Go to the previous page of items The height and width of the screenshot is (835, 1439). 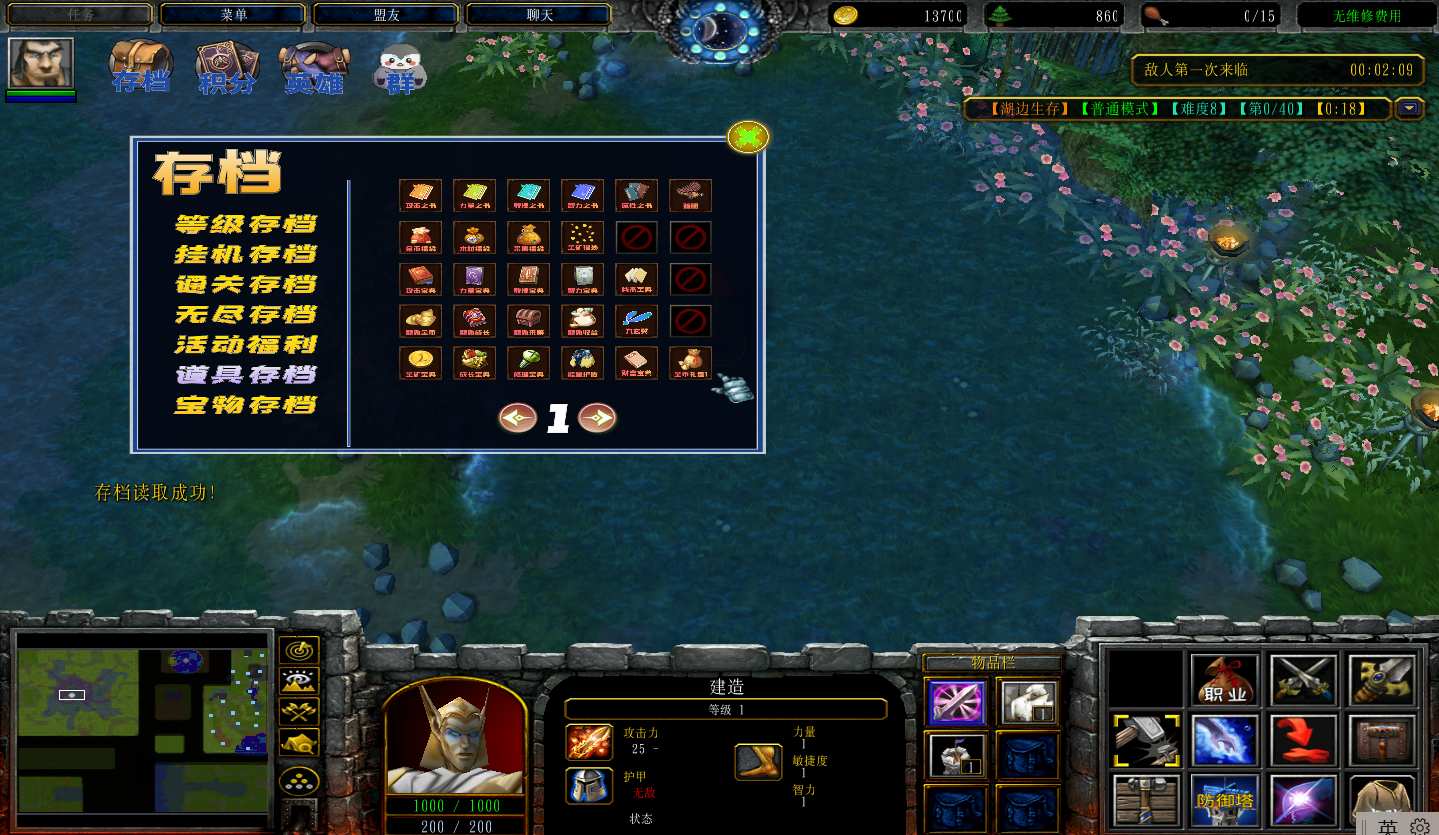click(x=518, y=418)
